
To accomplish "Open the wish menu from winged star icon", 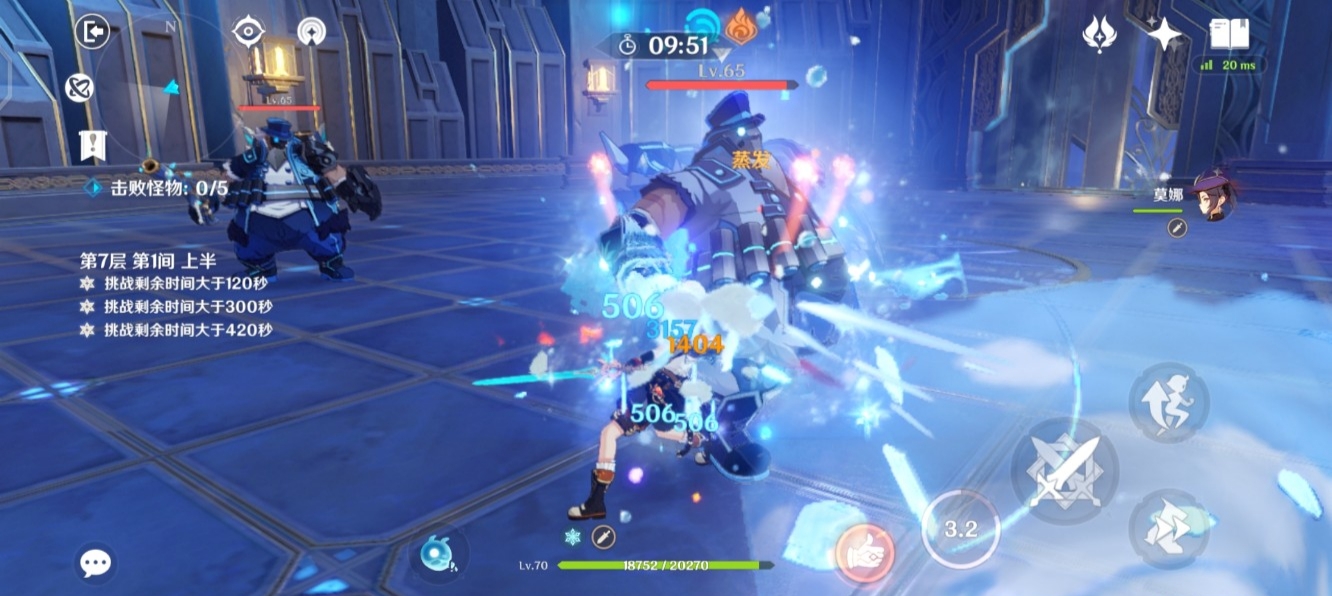I will pos(1099,35).
